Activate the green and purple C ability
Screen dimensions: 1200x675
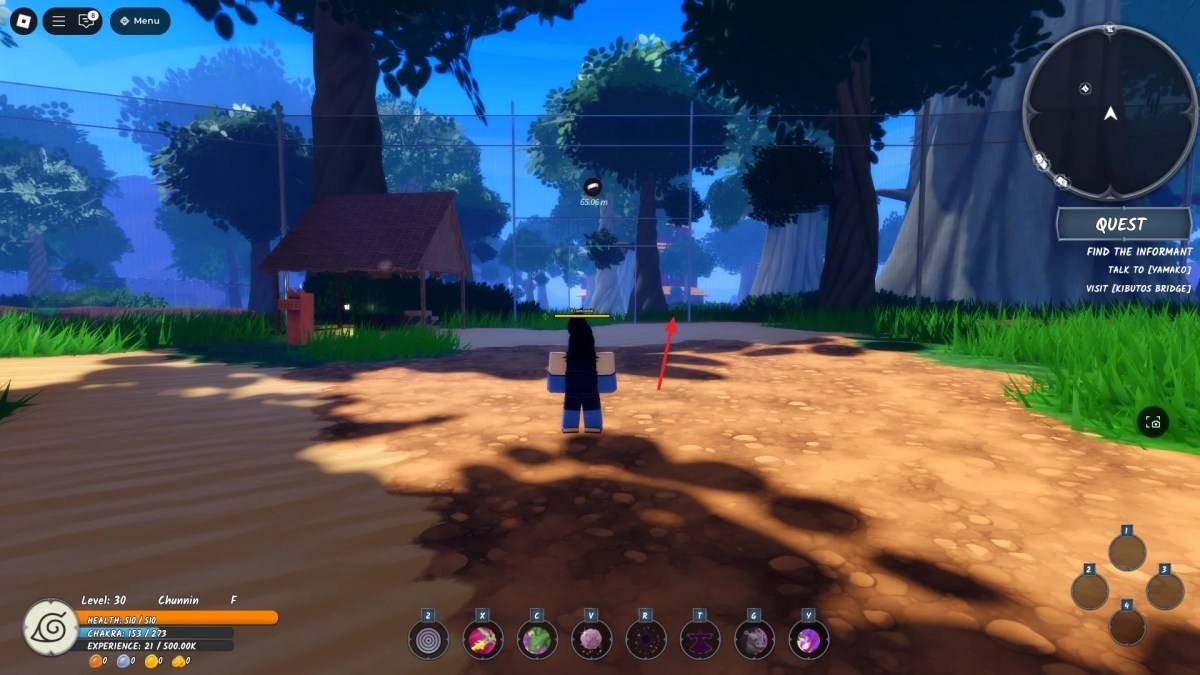tap(537, 639)
